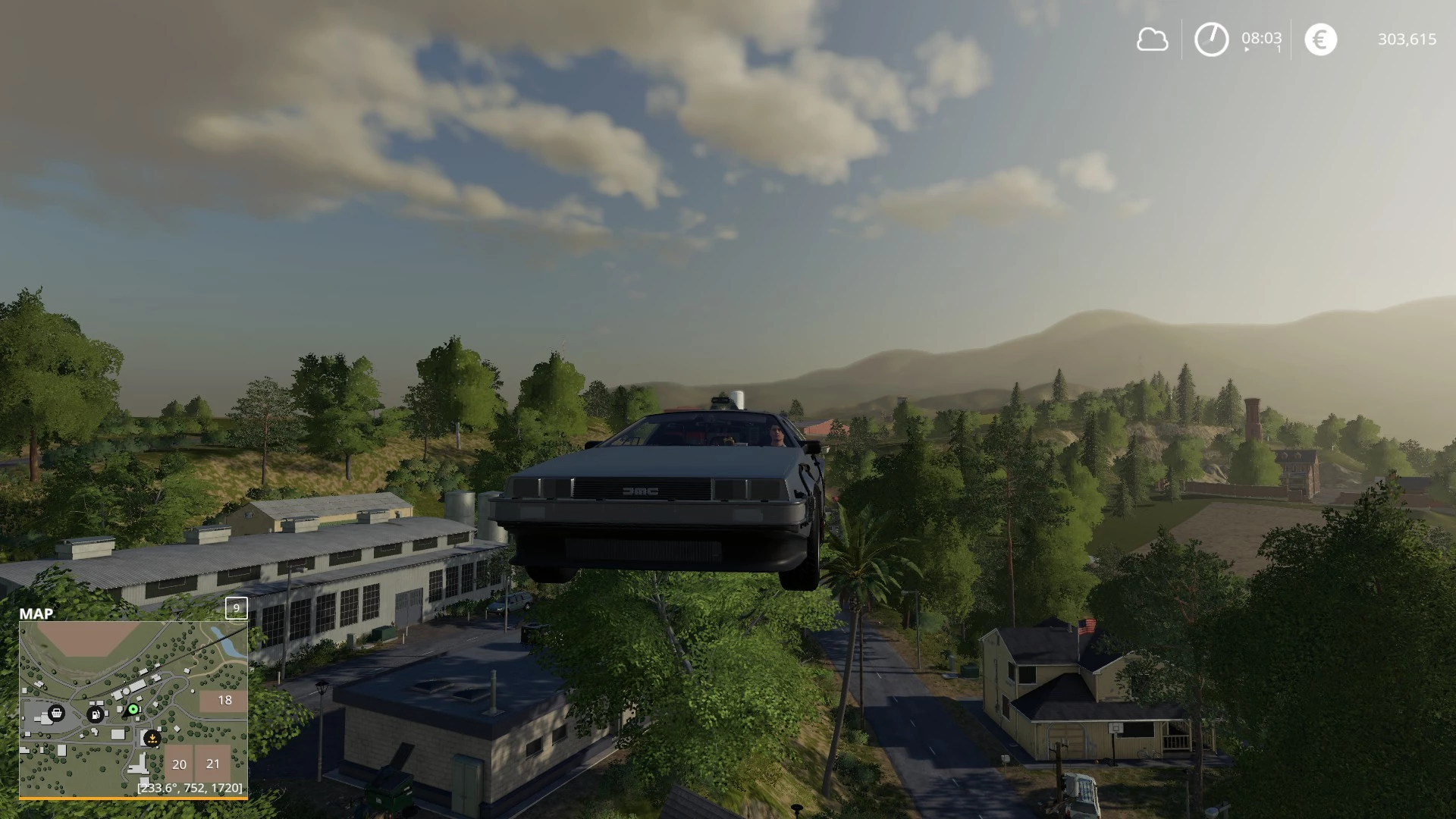This screenshot has width=1456, height=819.
Task: Click the euro money icon
Action: (1320, 39)
